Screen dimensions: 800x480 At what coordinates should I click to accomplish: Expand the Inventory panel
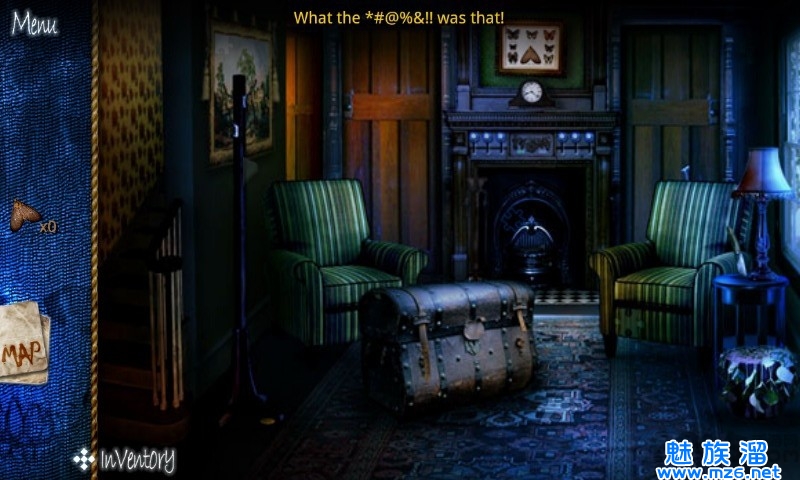pos(125,460)
